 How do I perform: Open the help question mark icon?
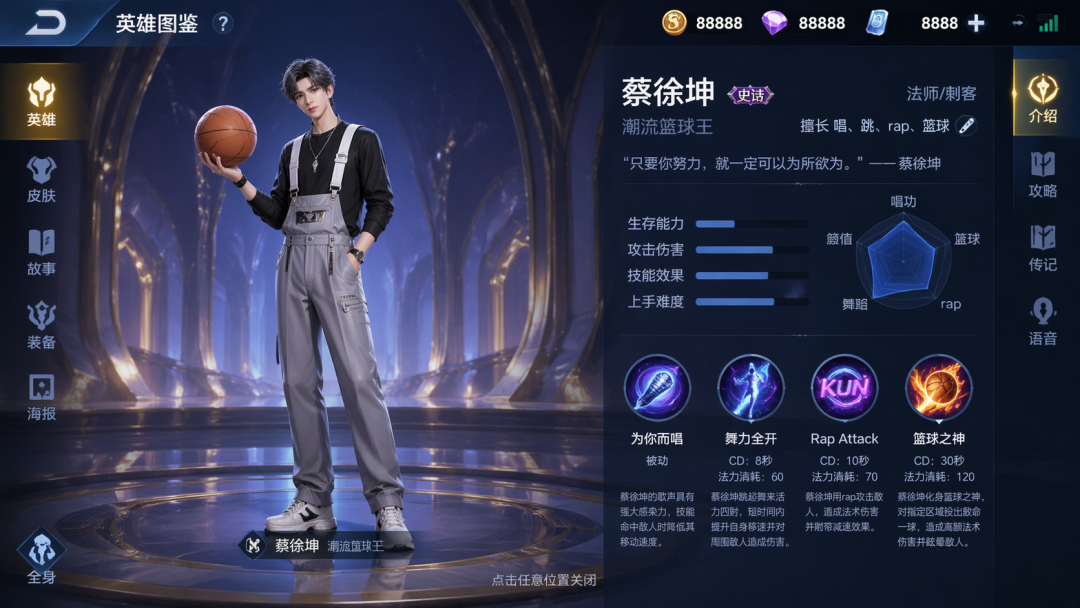pos(223,24)
